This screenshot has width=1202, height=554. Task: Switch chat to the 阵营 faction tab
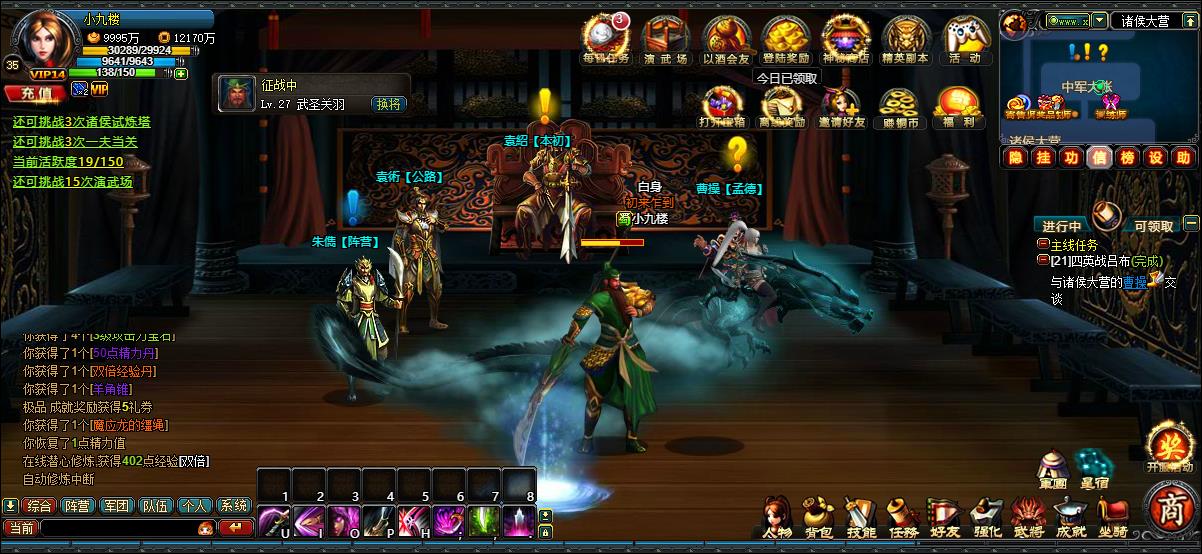[77, 506]
